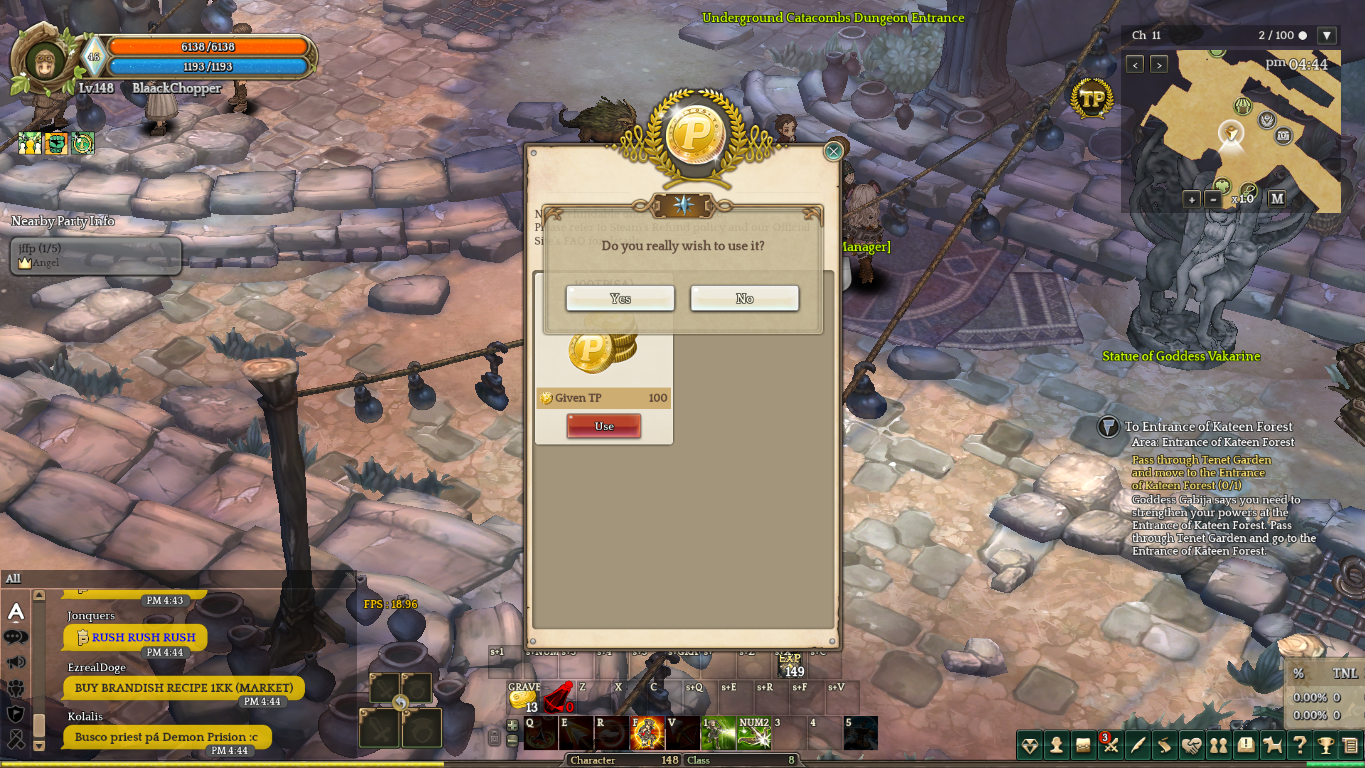
Task: Zoom in the minimap with plus button
Action: click(1191, 199)
